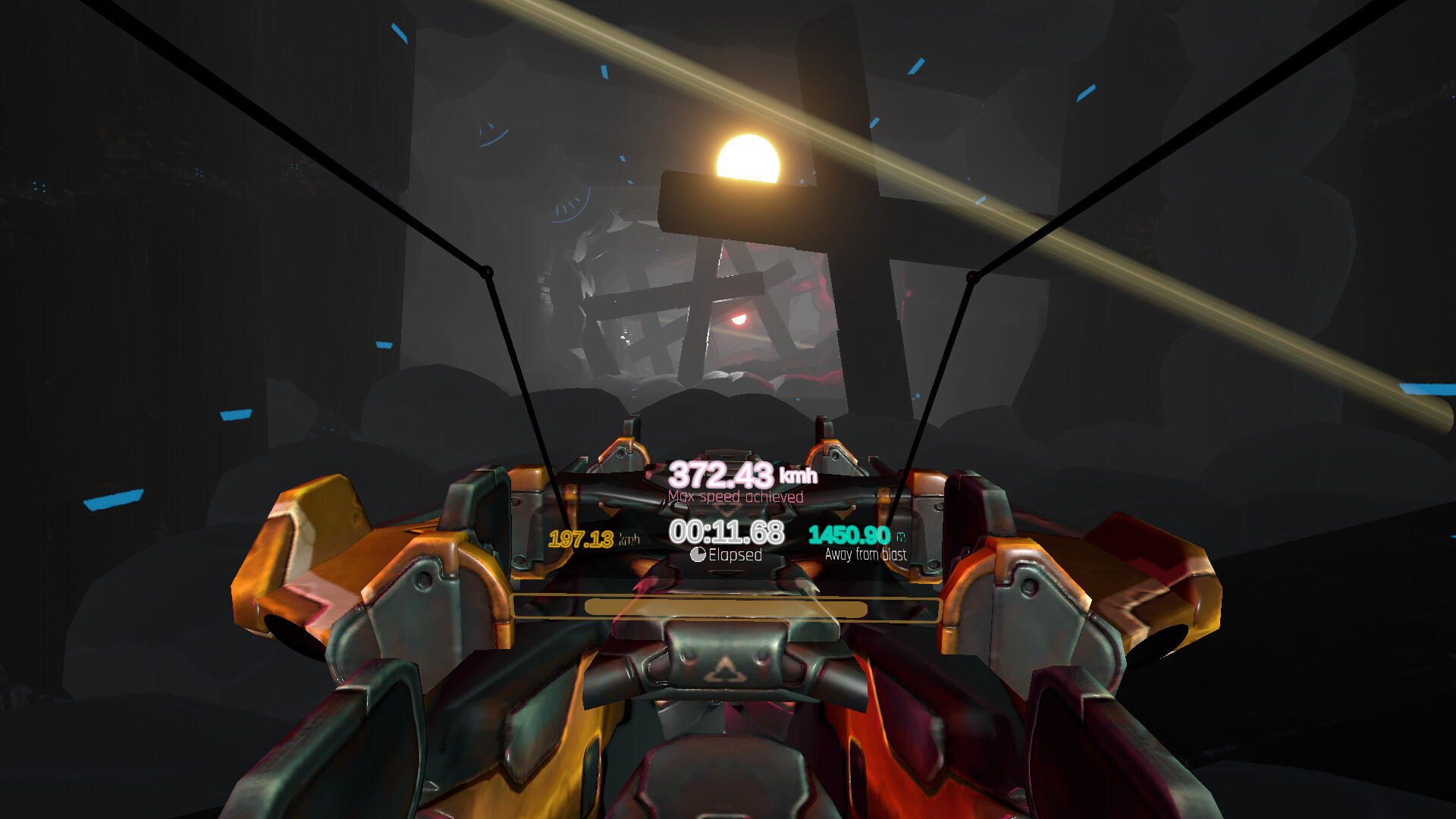Select the 1450.90 blast distance readout
Viewport: 1456px width, 819px height.
pyautogui.click(x=851, y=535)
